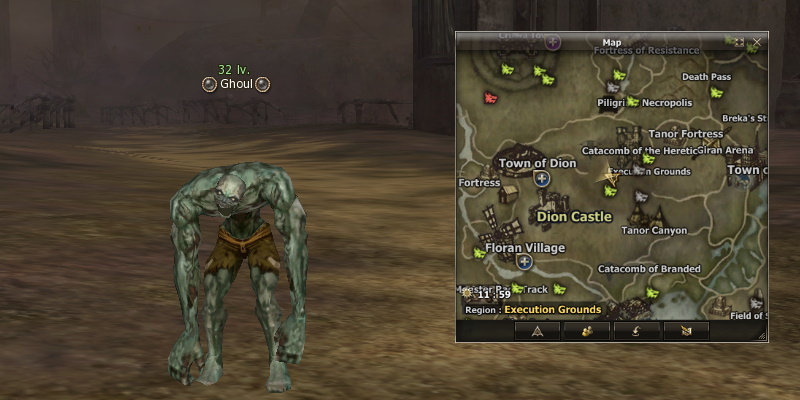This screenshot has height=400, width=800.
Task: Maximize the Map window
Action: tap(739, 42)
